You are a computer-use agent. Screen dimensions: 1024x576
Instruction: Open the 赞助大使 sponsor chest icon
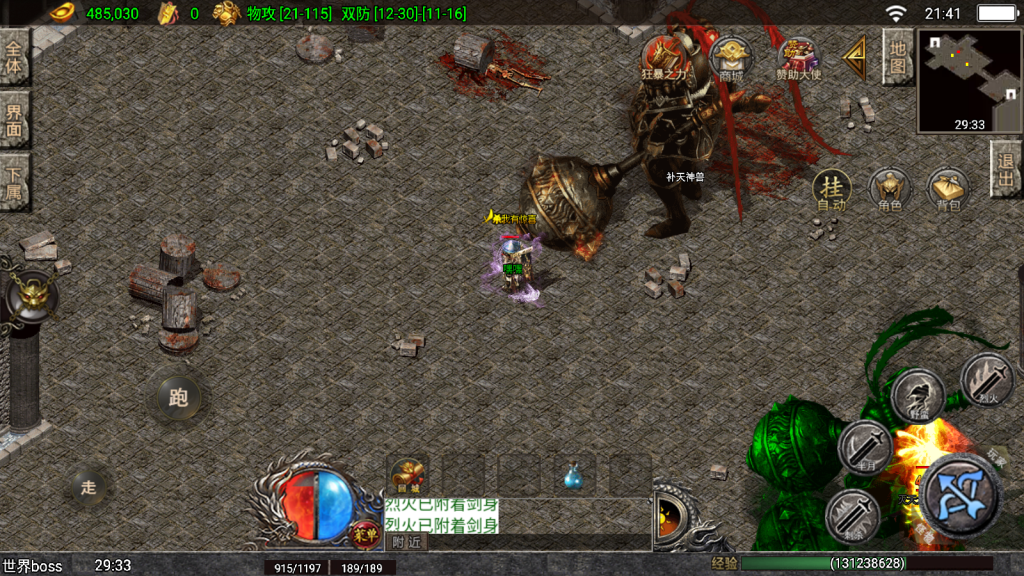click(798, 59)
